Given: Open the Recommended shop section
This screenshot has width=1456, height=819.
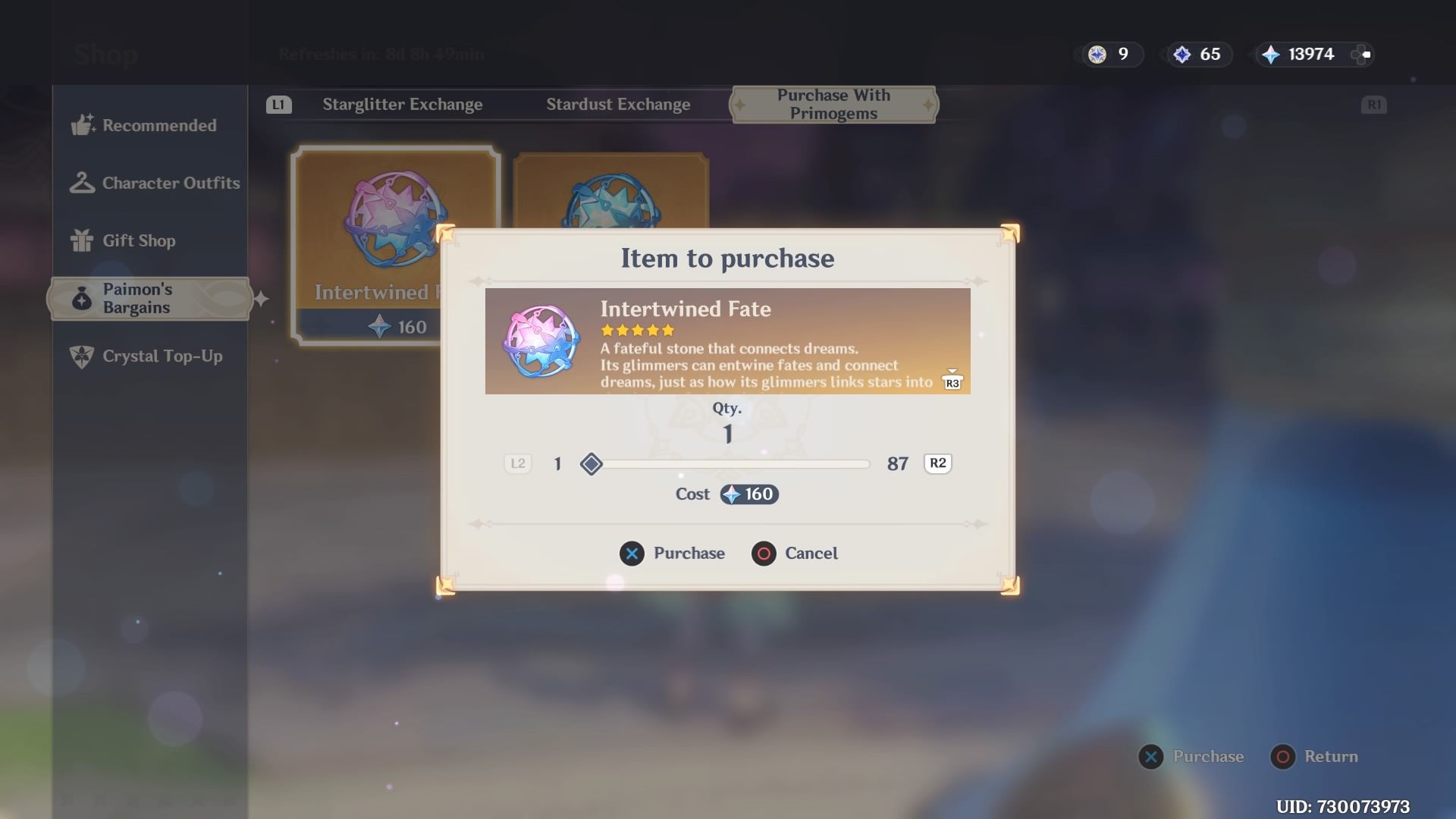Looking at the screenshot, I should [158, 125].
